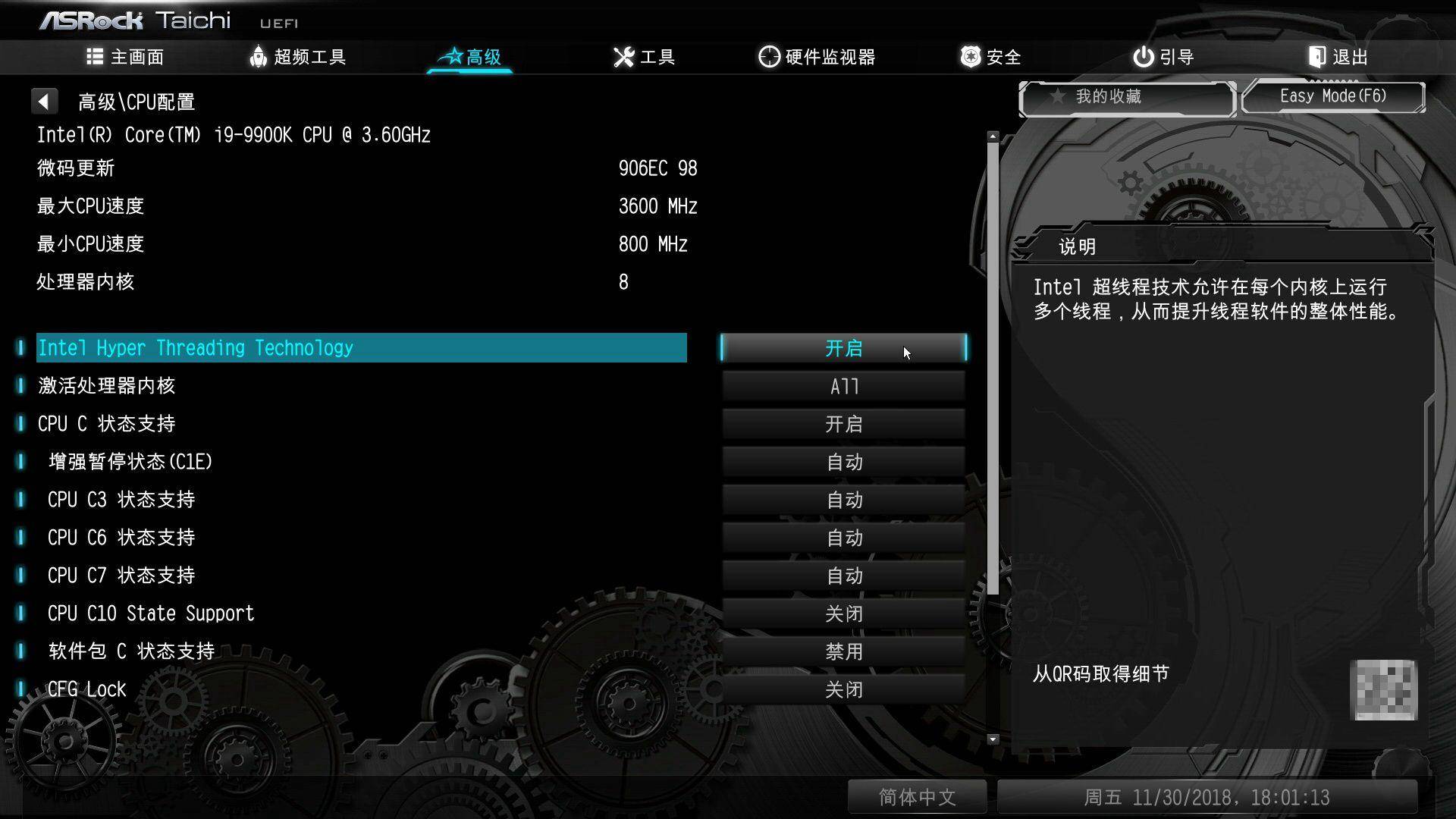Click the 硬件监视器 gauge icon
1456x819 pixels.
(769, 56)
